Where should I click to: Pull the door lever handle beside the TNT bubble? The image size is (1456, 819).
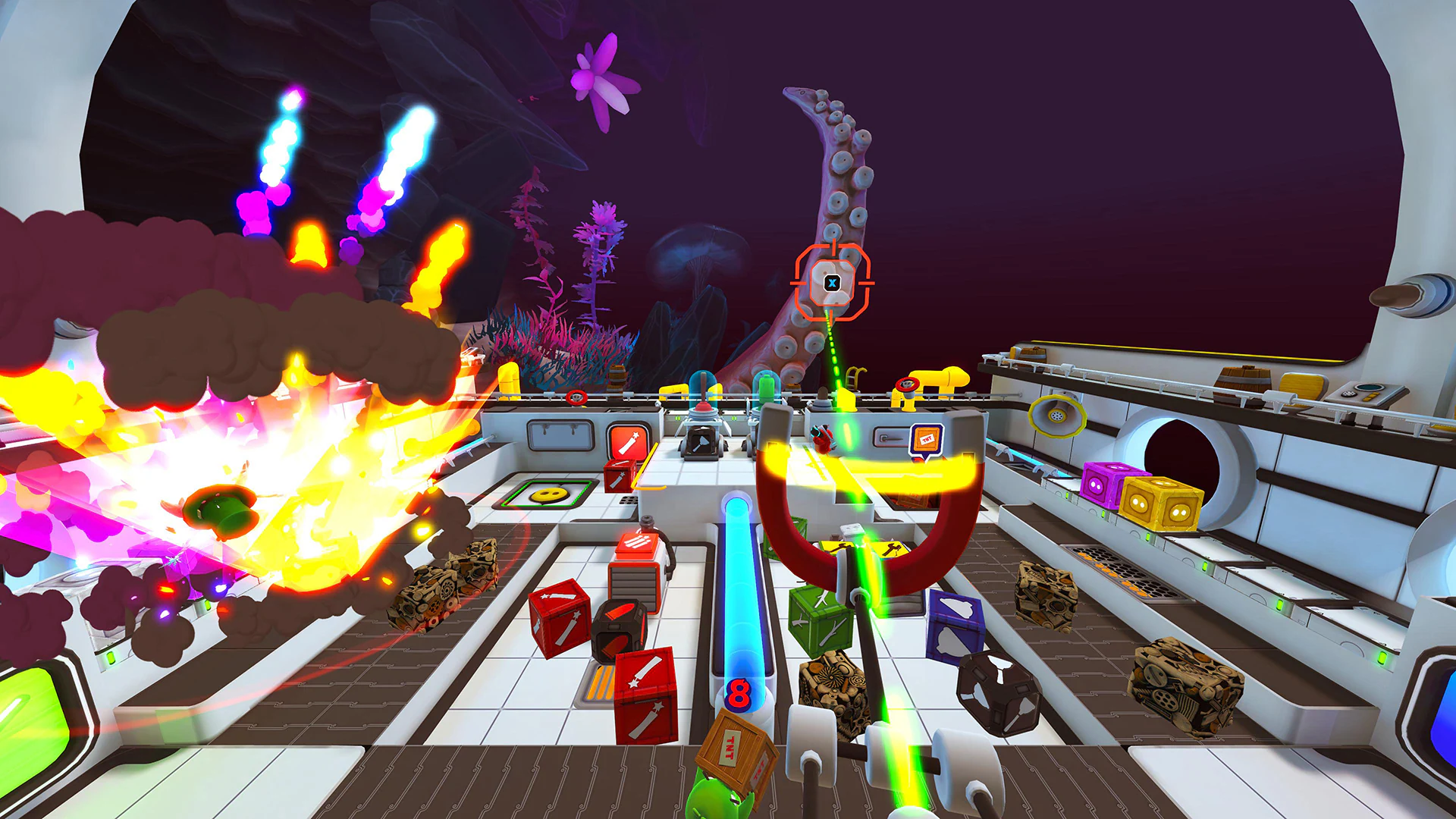(892, 438)
